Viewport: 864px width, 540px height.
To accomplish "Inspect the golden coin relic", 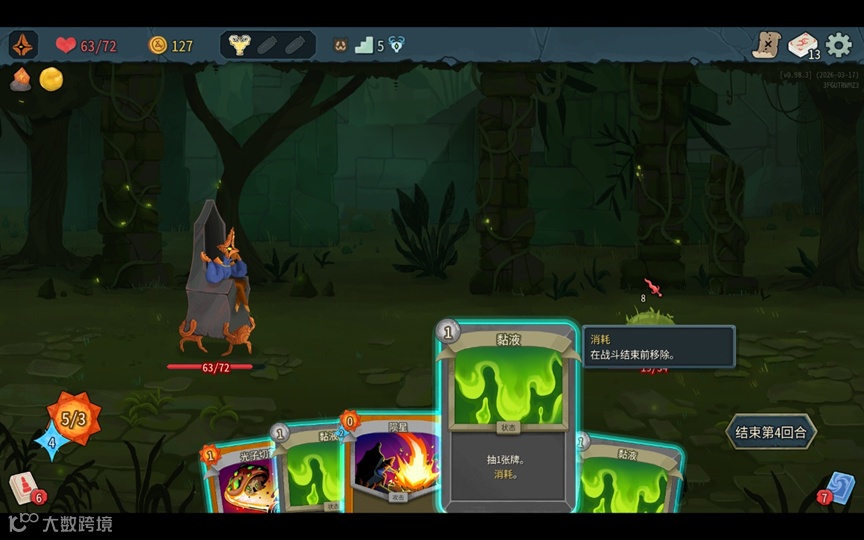I will (x=51, y=79).
